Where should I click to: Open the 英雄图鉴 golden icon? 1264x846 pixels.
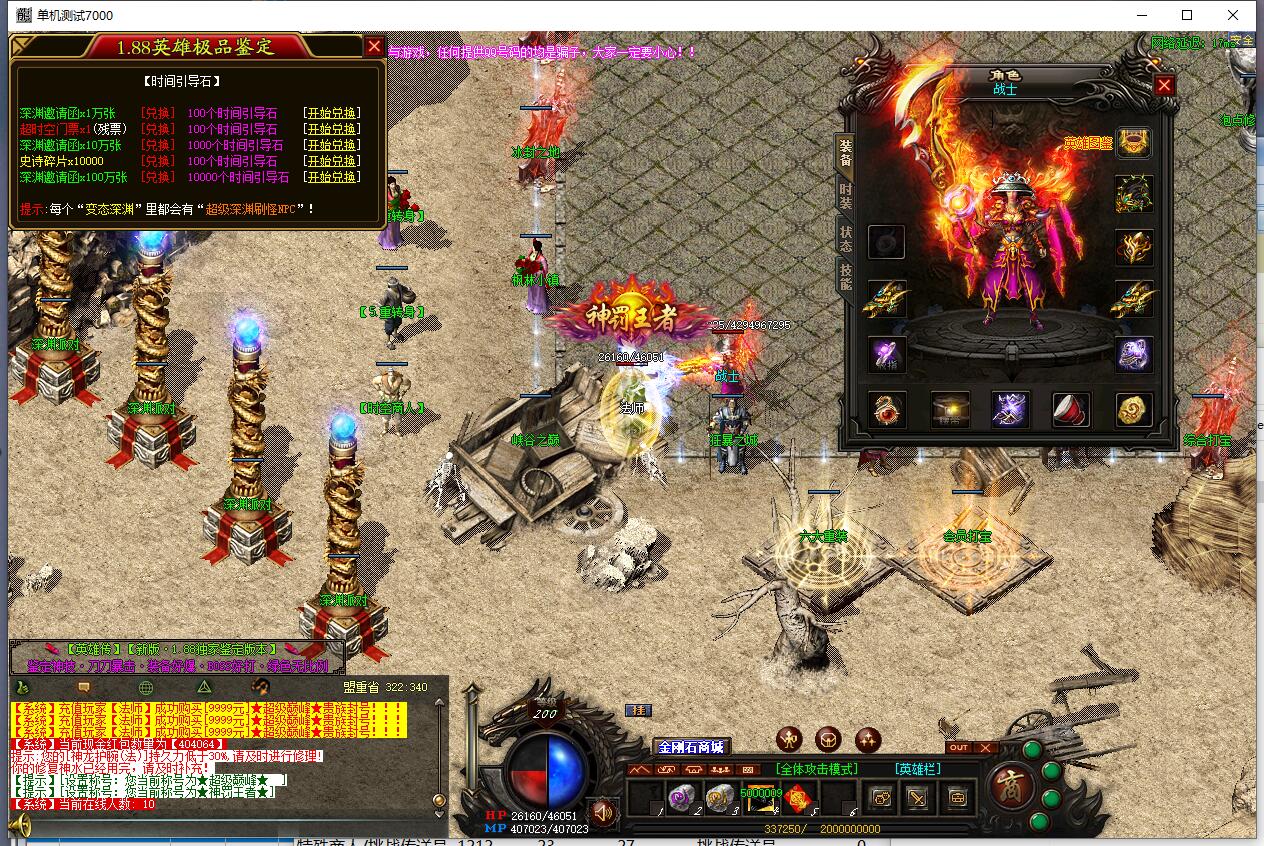(1134, 143)
